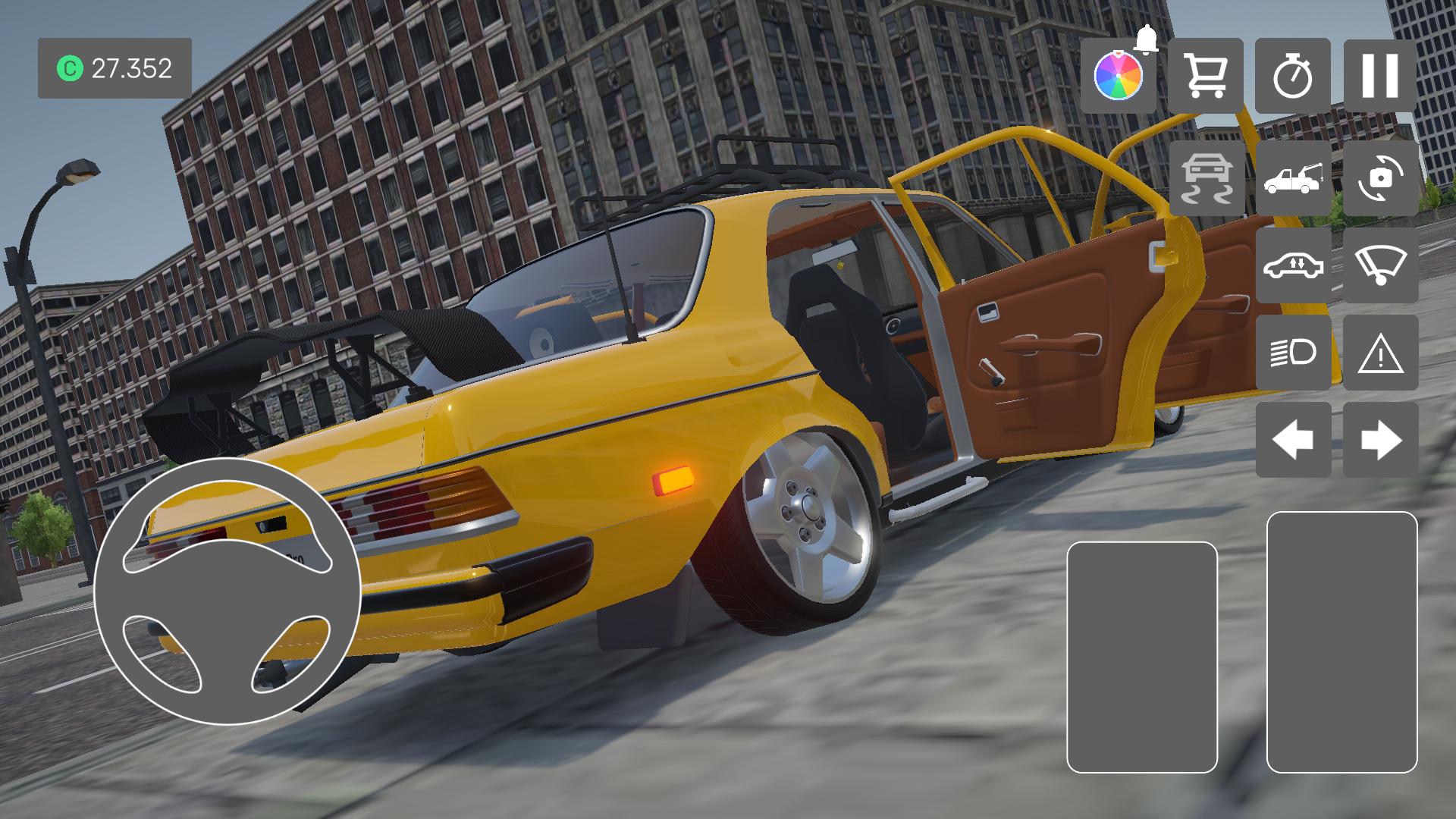Screen dimensions: 1456x819
Task: Tap the notification bell icon
Action: (x=1146, y=41)
